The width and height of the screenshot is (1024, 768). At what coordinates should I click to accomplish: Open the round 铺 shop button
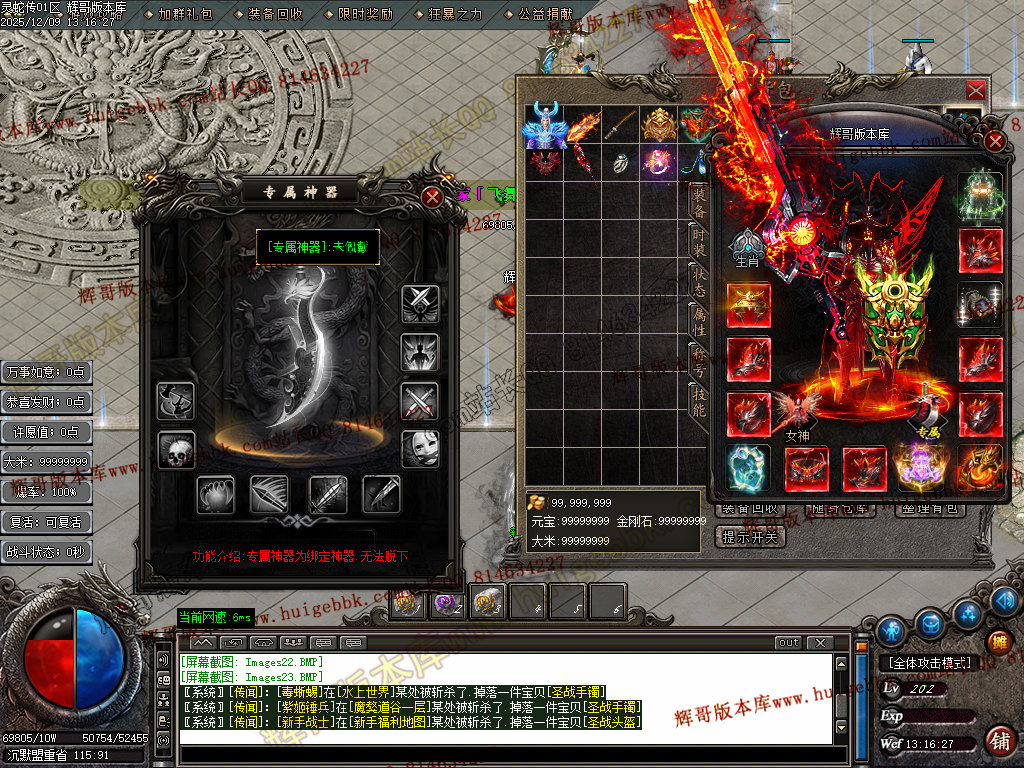997,741
